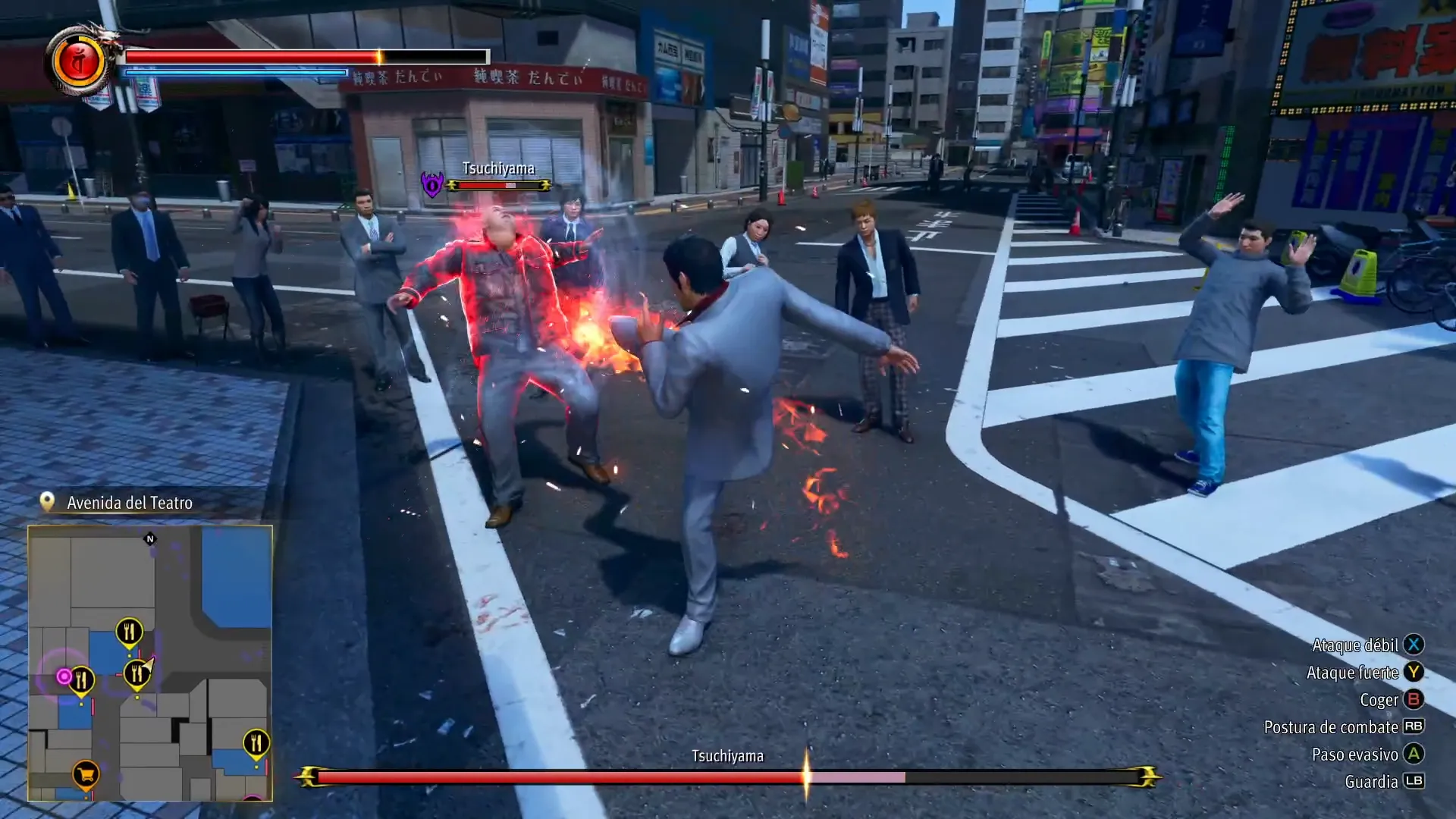
Task: Select the Avenida del Teatro location label
Action: (129, 502)
